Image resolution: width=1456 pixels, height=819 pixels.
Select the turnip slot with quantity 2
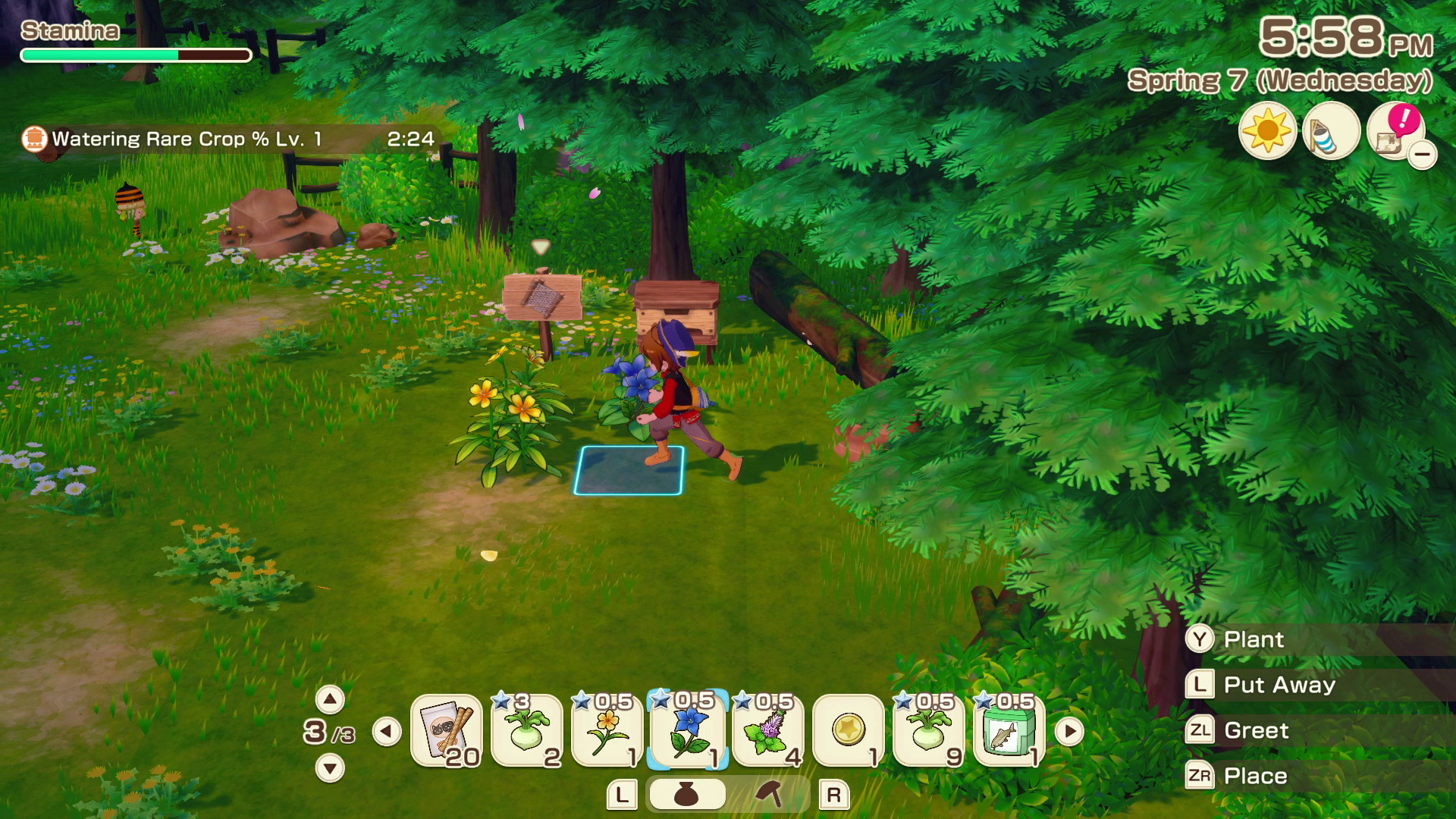(x=527, y=731)
